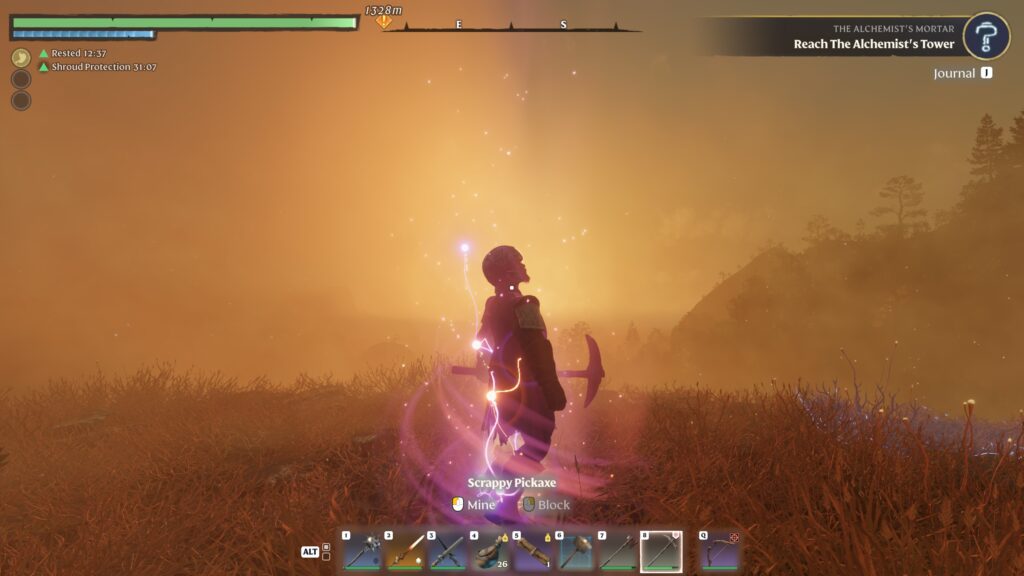Screen dimensions: 1024x576
Task: Open the Journal from the quest tracker
Action: coord(962,73)
